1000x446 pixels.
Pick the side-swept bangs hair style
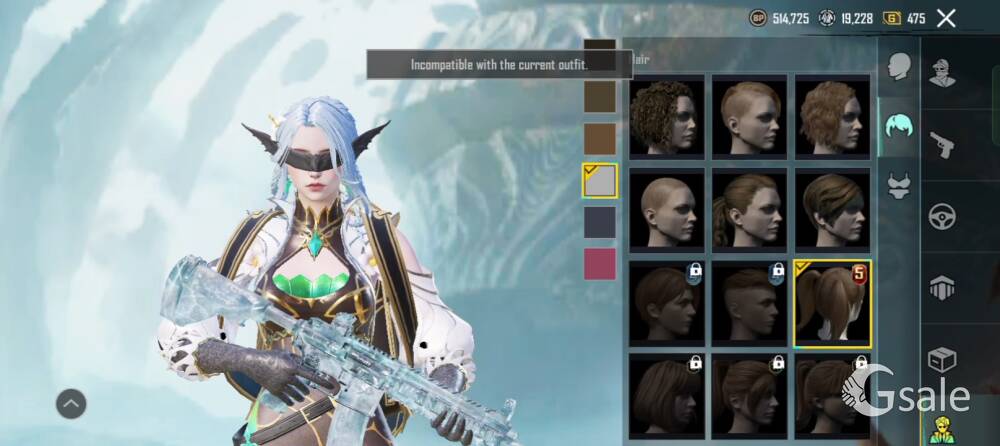[833, 208]
